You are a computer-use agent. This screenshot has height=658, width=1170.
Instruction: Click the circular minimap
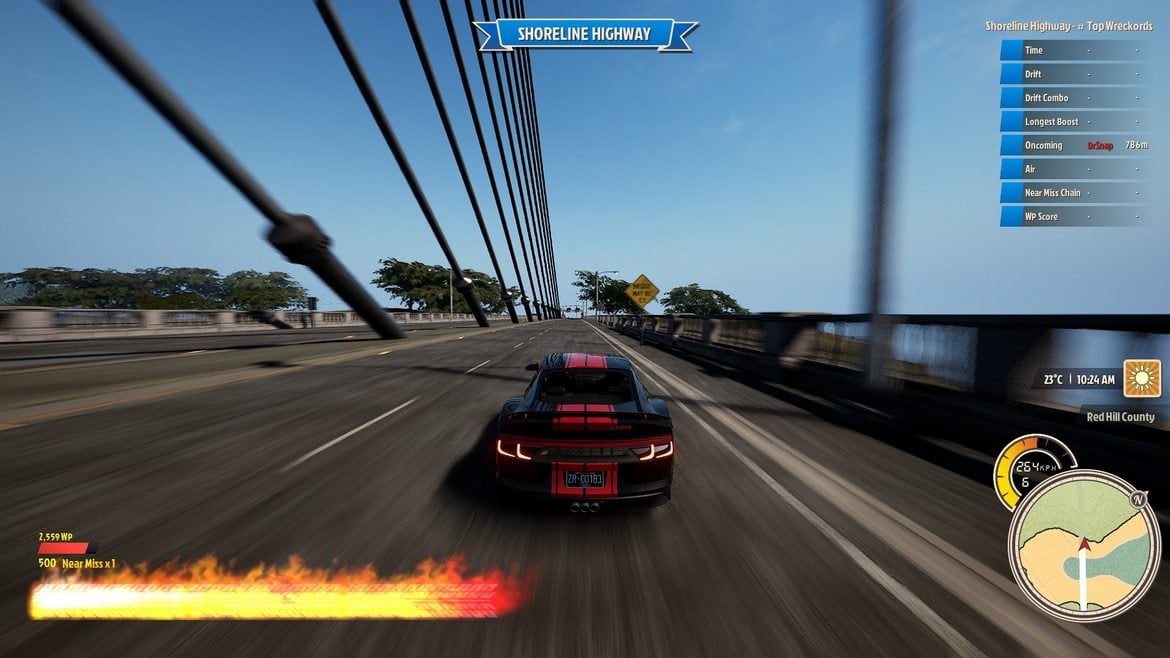point(1084,545)
